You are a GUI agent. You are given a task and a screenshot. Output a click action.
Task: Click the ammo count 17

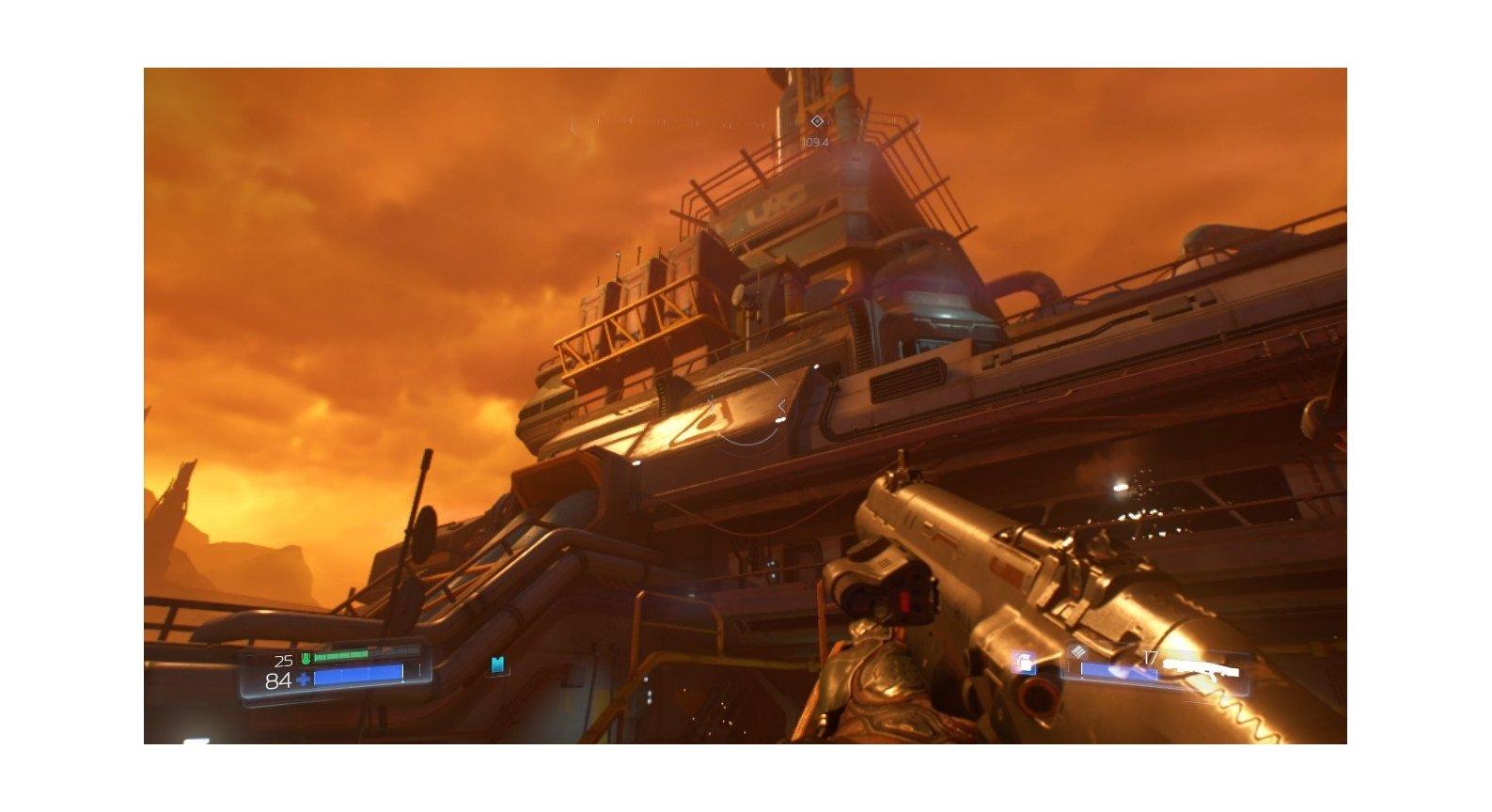[1152, 657]
